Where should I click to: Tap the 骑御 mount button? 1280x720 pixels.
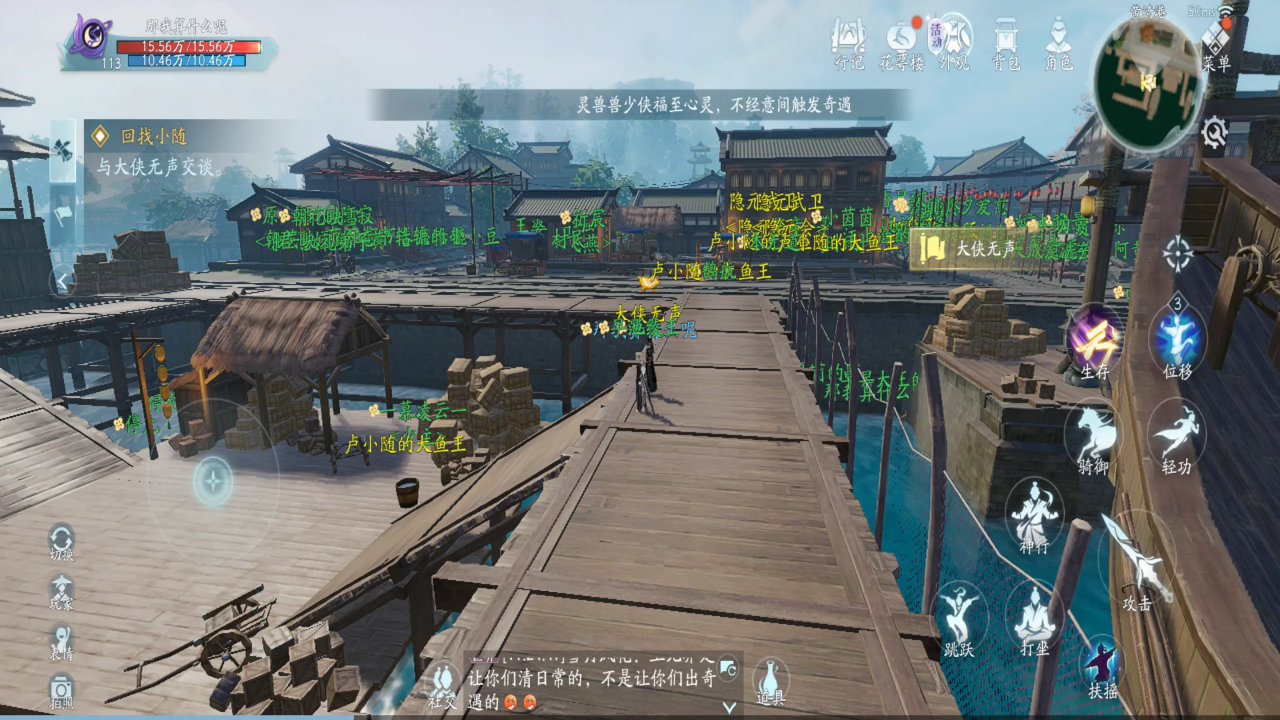(x=1092, y=435)
